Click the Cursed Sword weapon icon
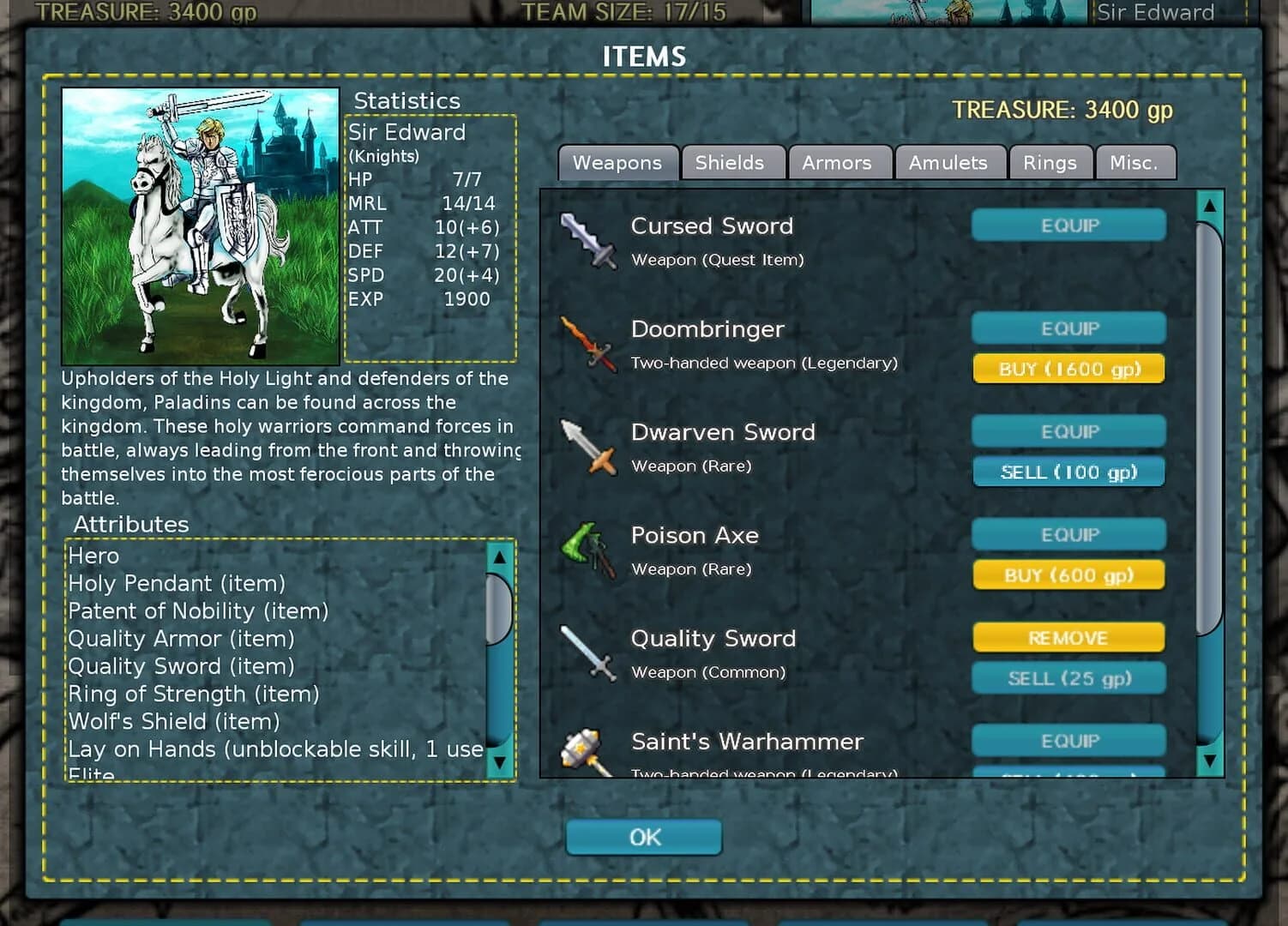This screenshot has width=1288, height=926. point(588,241)
